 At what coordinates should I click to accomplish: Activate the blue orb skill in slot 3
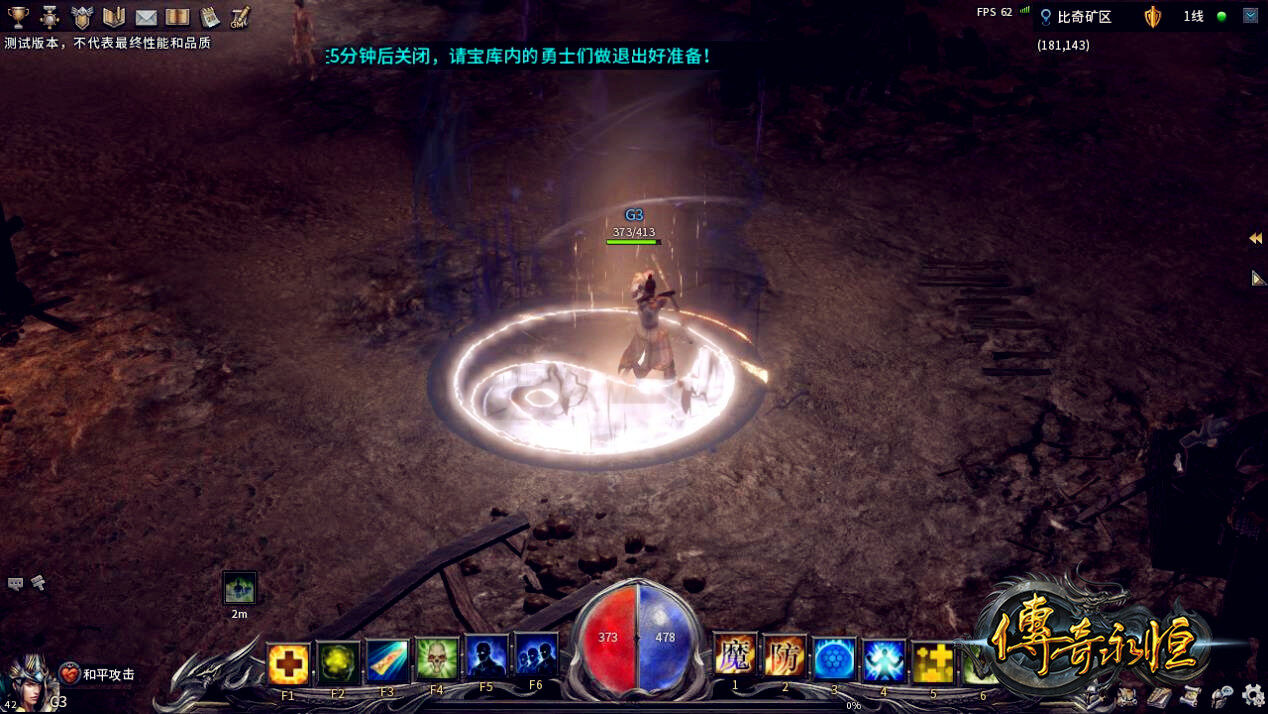pos(834,659)
